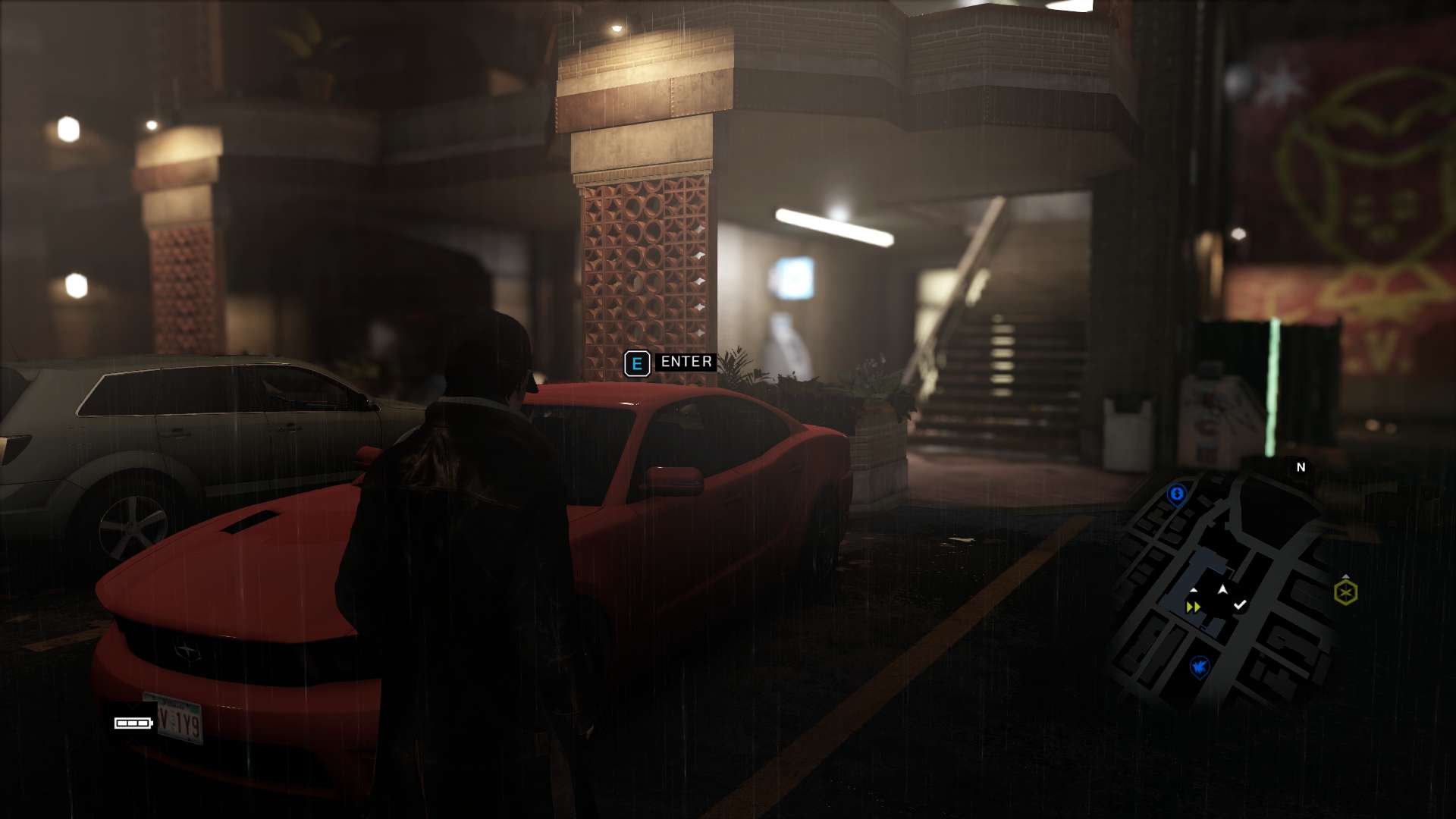Viewport: 1456px width, 819px height.
Task: Click the white checkmark marker on minimap
Action: tap(1240, 604)
